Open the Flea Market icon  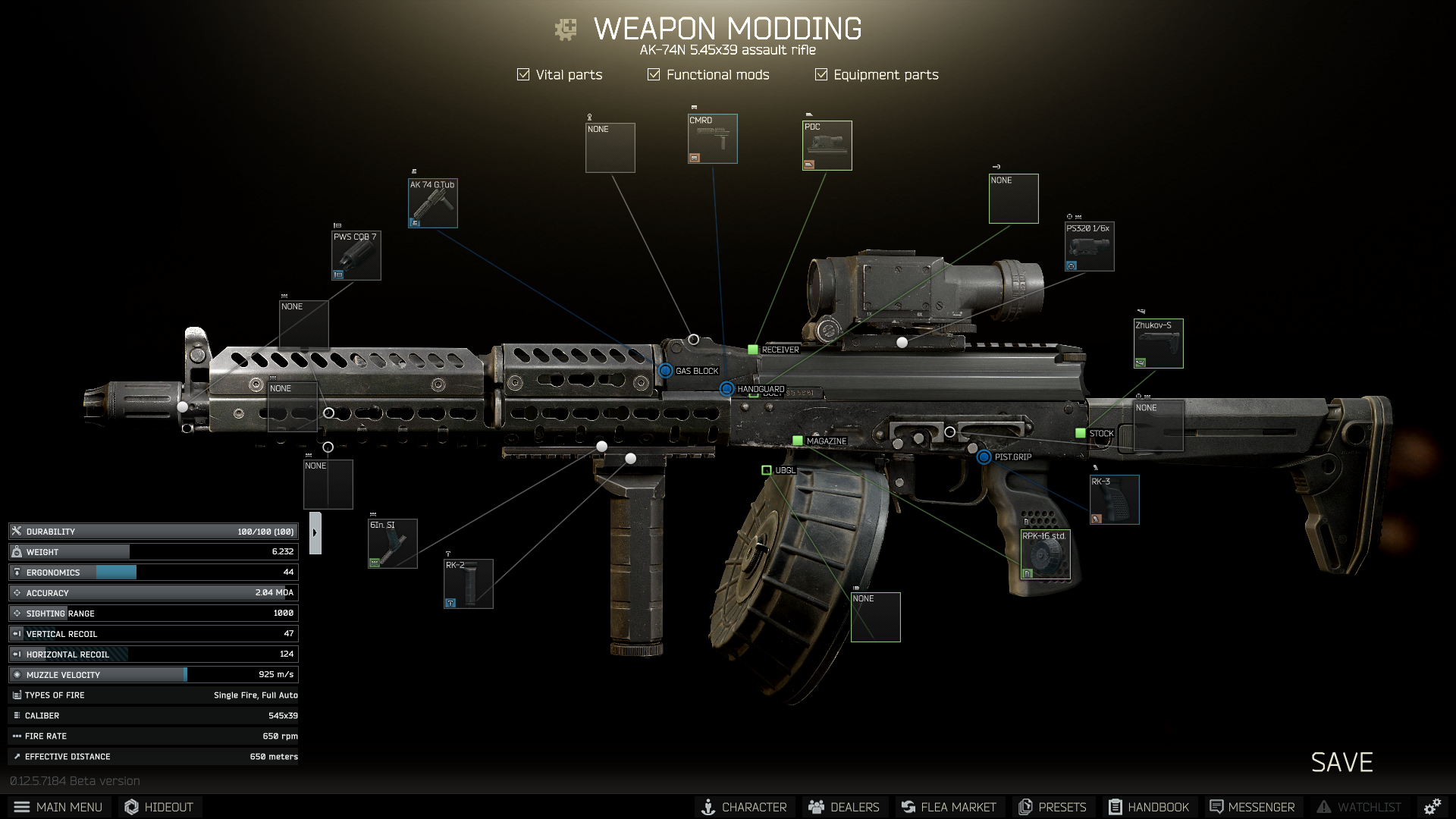[907, 807]
